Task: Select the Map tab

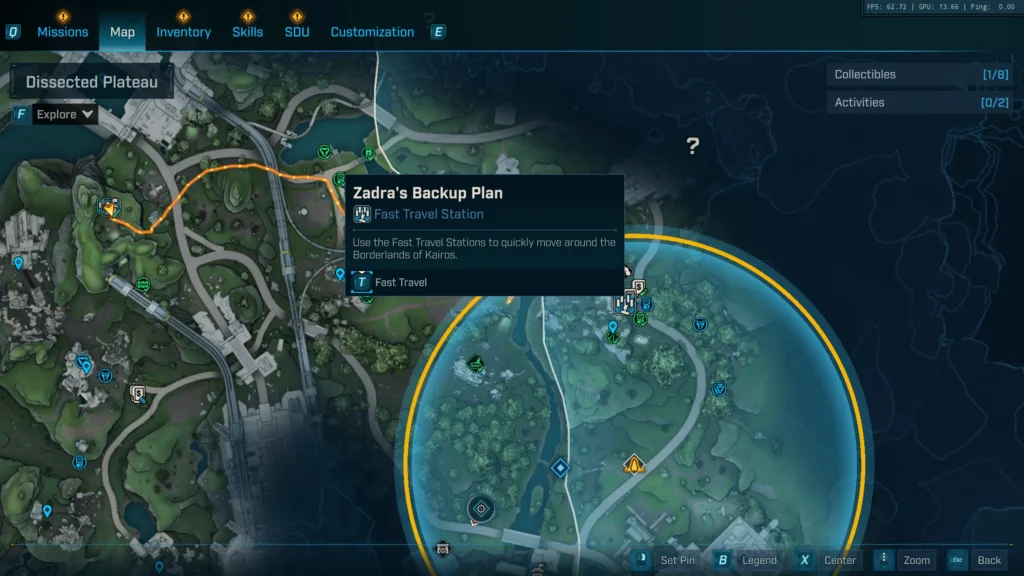Action: [122, 32]
